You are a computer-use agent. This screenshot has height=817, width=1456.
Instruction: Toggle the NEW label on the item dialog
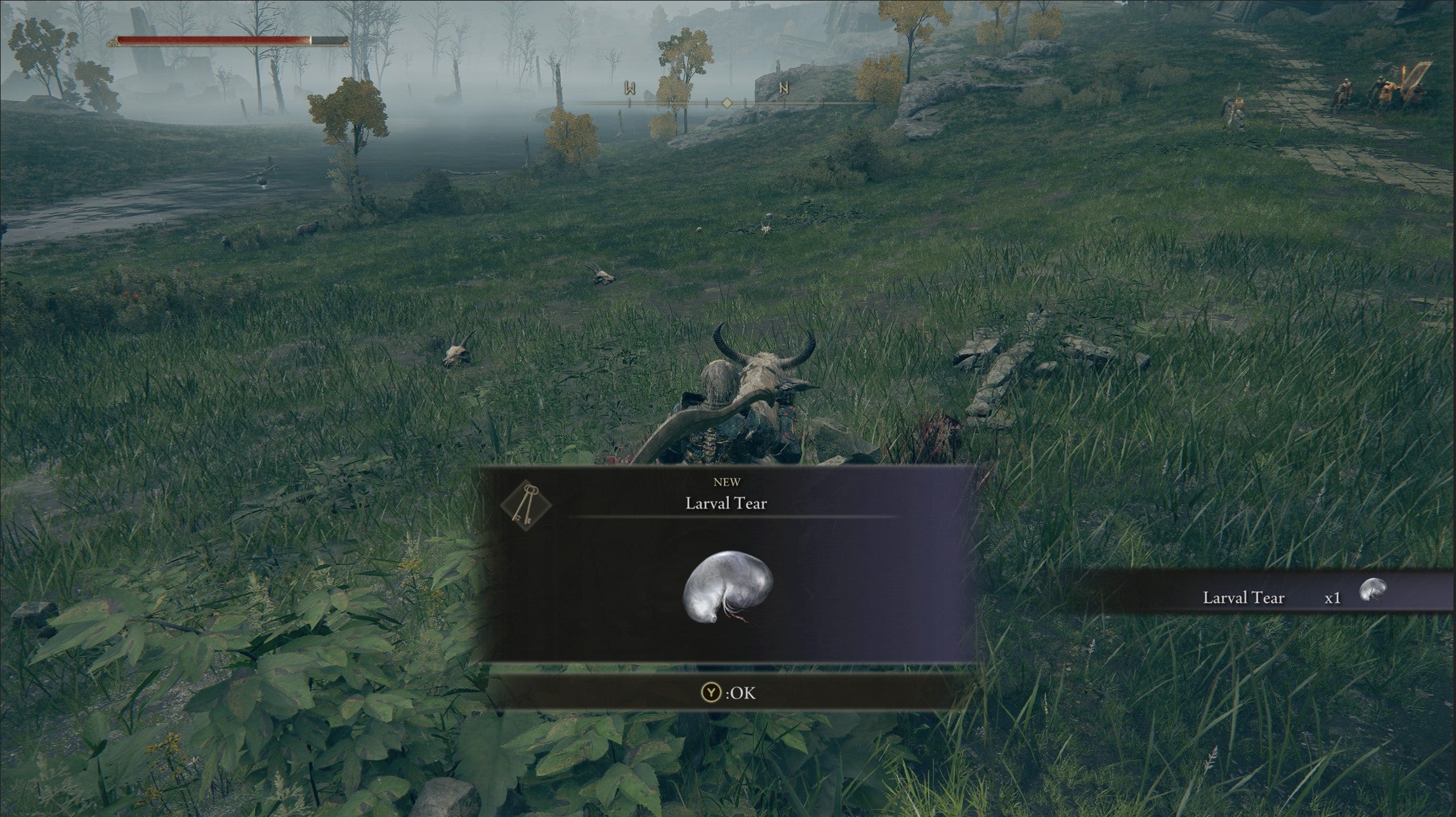click(x=727, y=482)
